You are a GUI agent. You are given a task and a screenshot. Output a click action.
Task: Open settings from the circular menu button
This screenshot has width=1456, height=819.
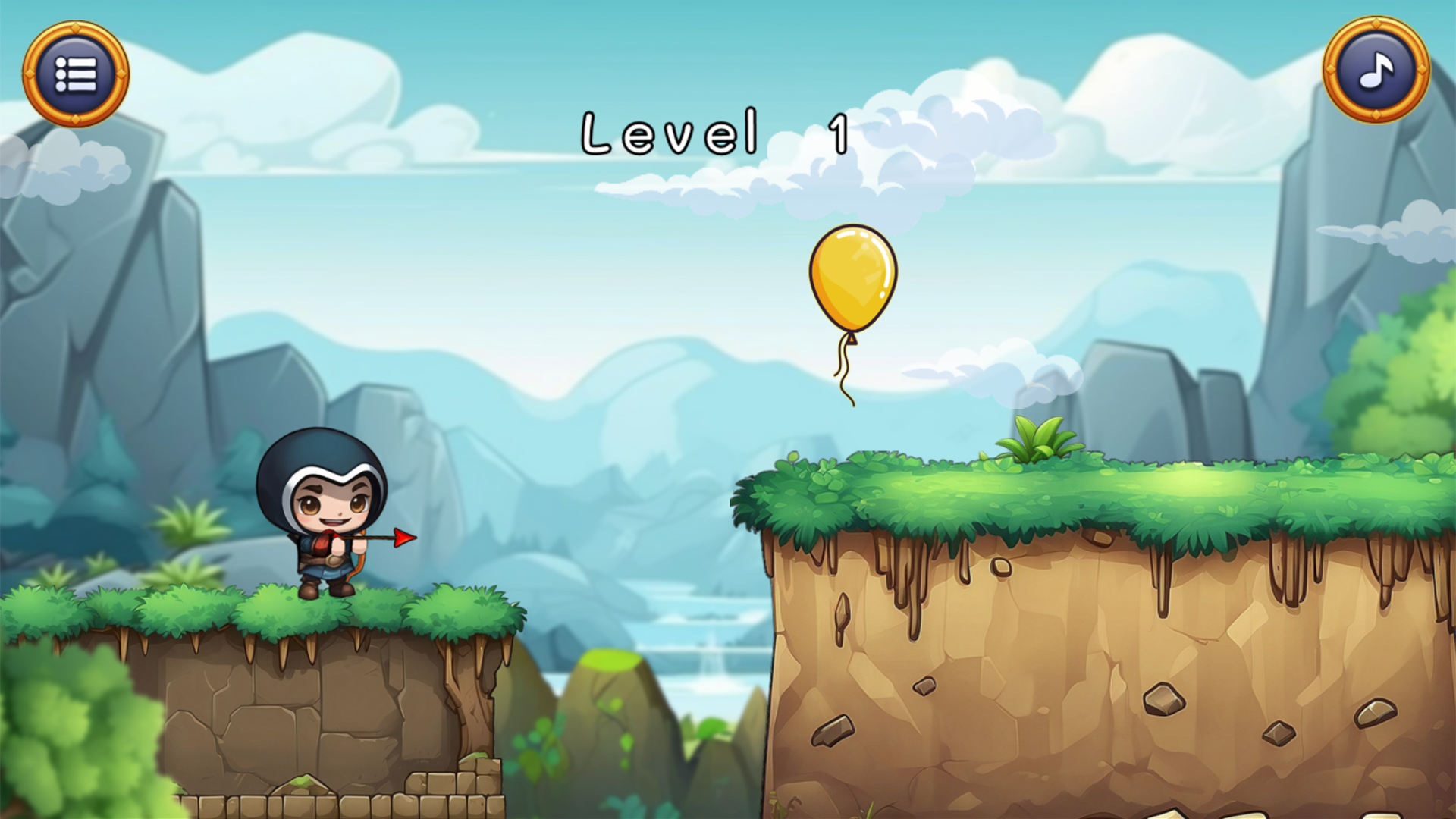coord(76,72)
